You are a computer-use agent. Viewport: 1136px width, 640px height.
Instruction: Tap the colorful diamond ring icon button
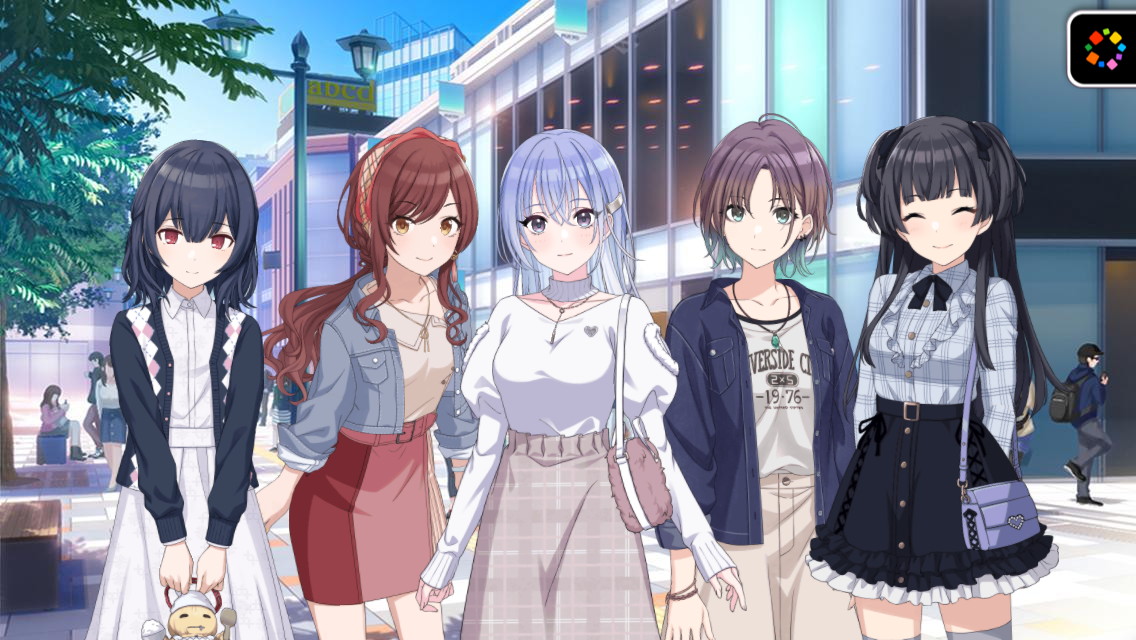coord(1105,47)
